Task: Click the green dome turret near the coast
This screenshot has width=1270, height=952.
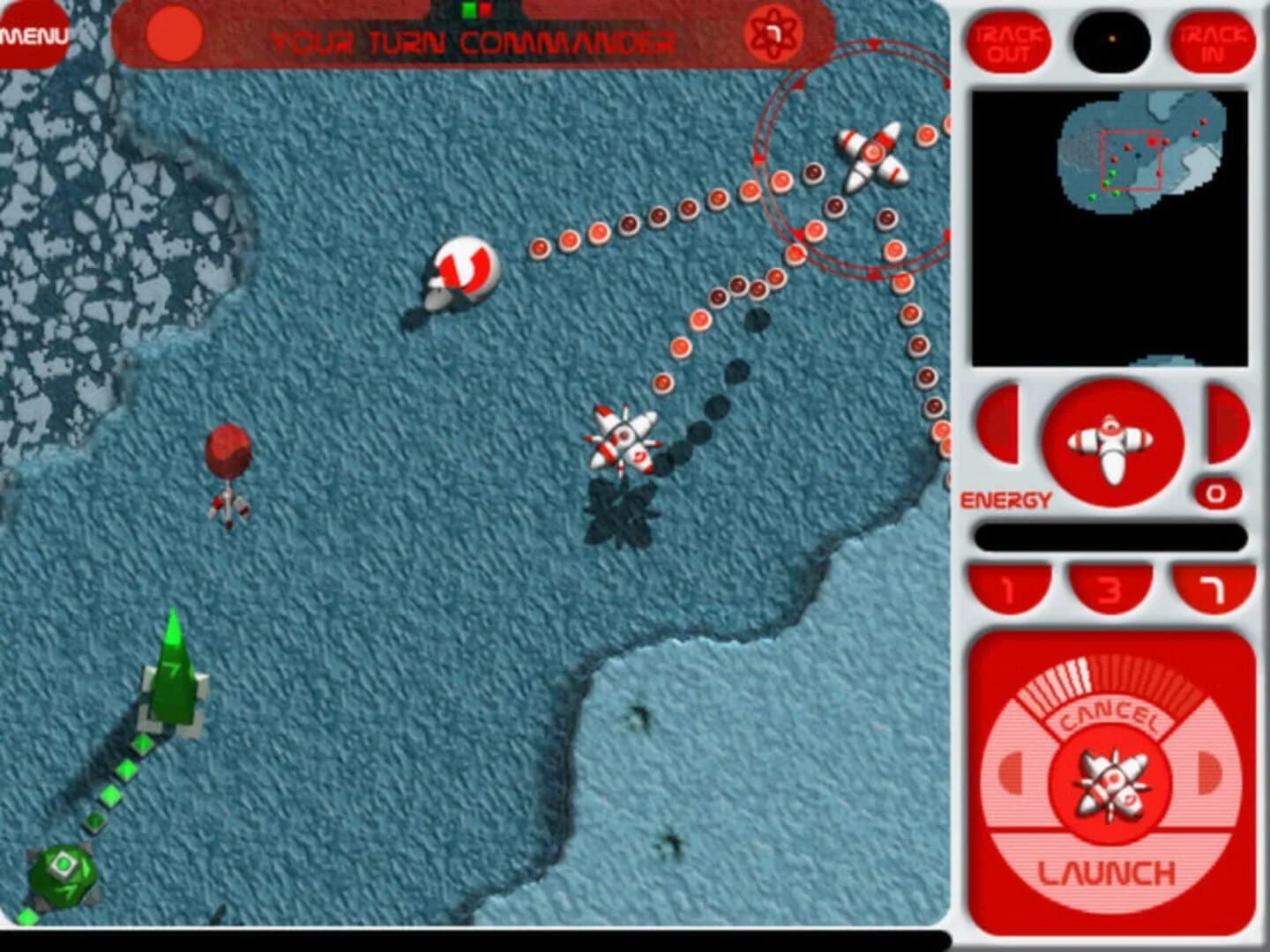Action: point(62,873)
